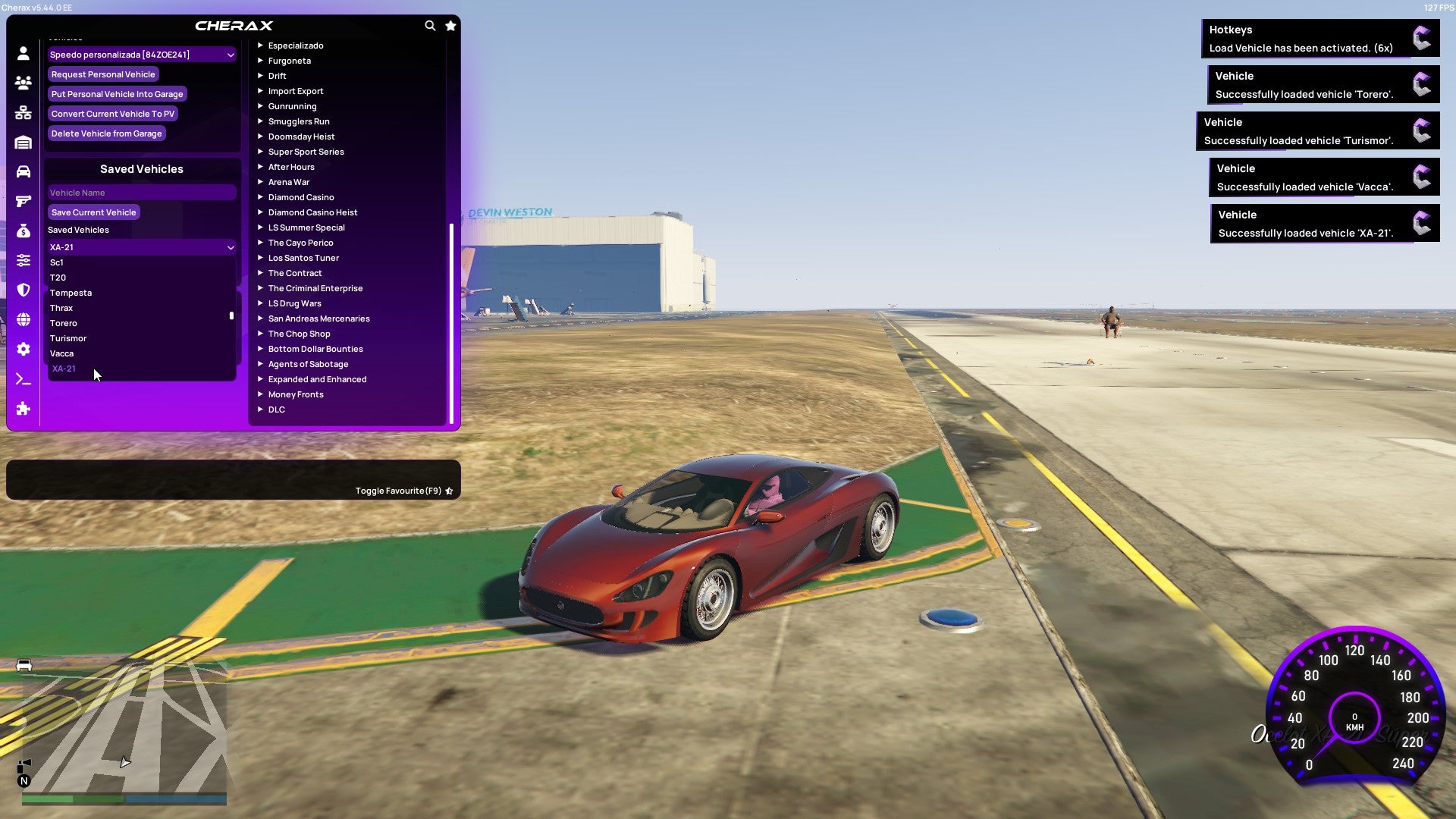The width and height of the screenshot is (1456, 819).
Task: Toggle favourites with the star in header
Action: click(x=450, y=25)
